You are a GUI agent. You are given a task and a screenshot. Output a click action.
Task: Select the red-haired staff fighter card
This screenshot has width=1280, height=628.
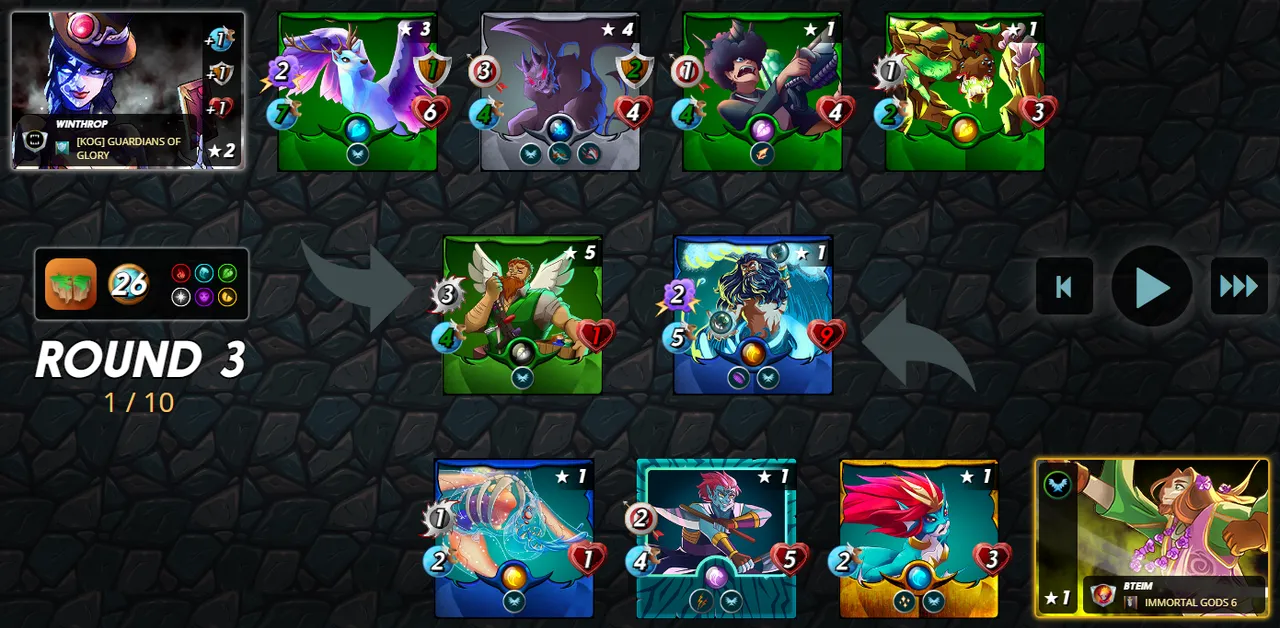716,538
